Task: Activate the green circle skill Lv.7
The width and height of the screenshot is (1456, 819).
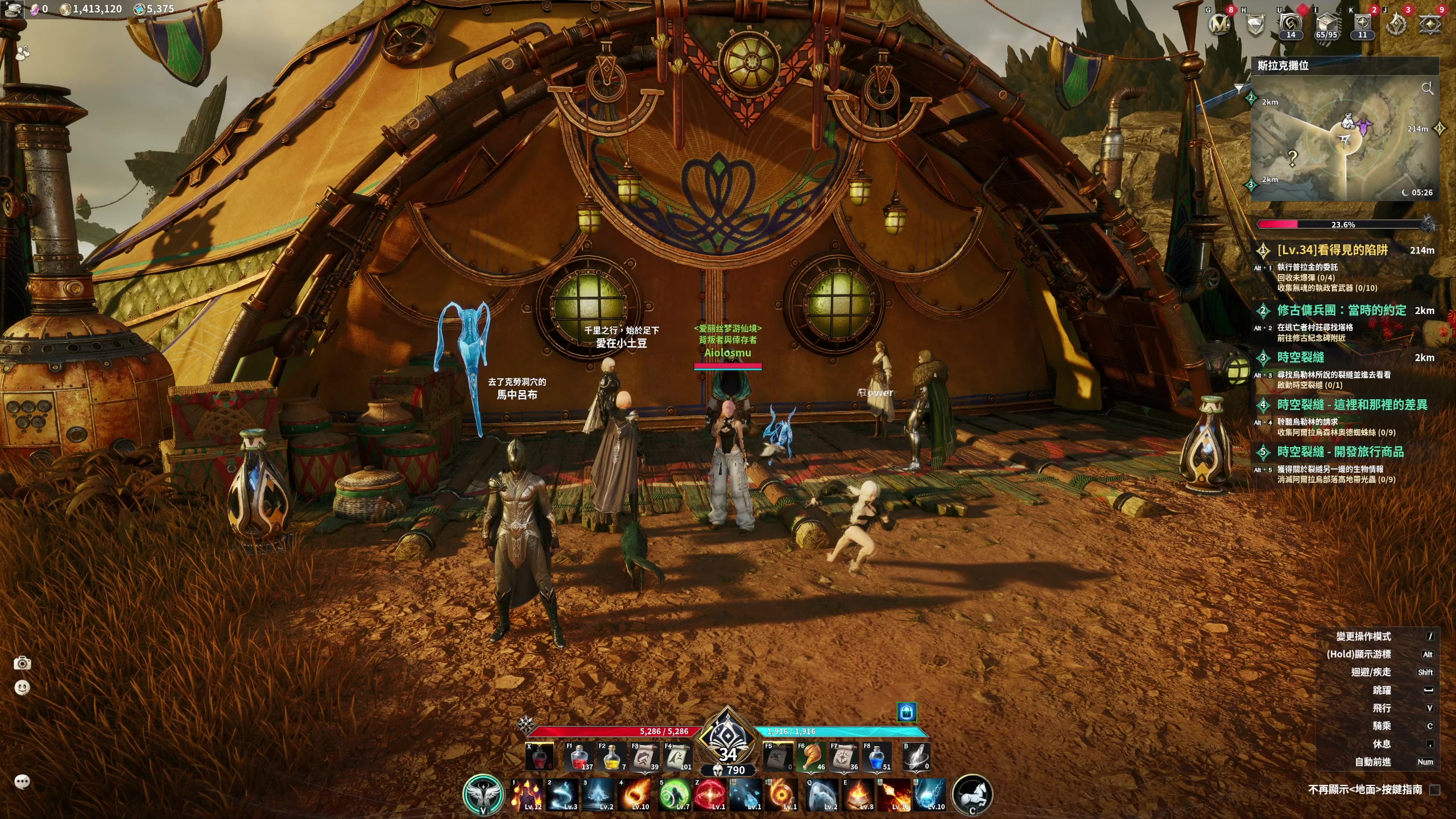Action: click(675, 795)
